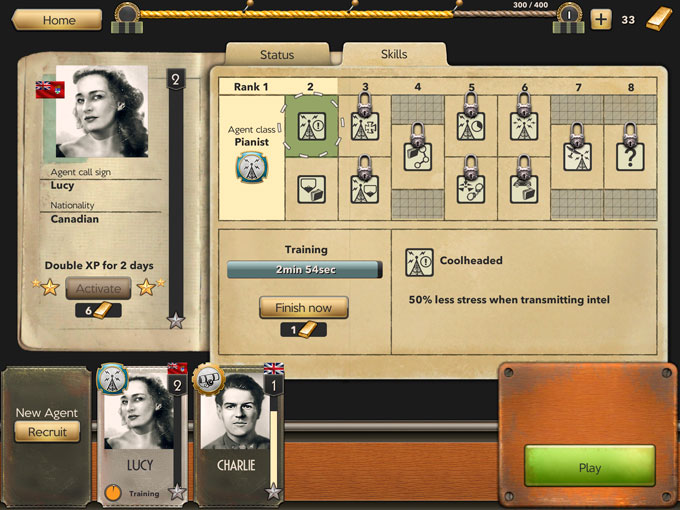Click the Pianist agent class emblem
Image resolution: width=680 pixels, height=510 pixels.
[252, 167]
